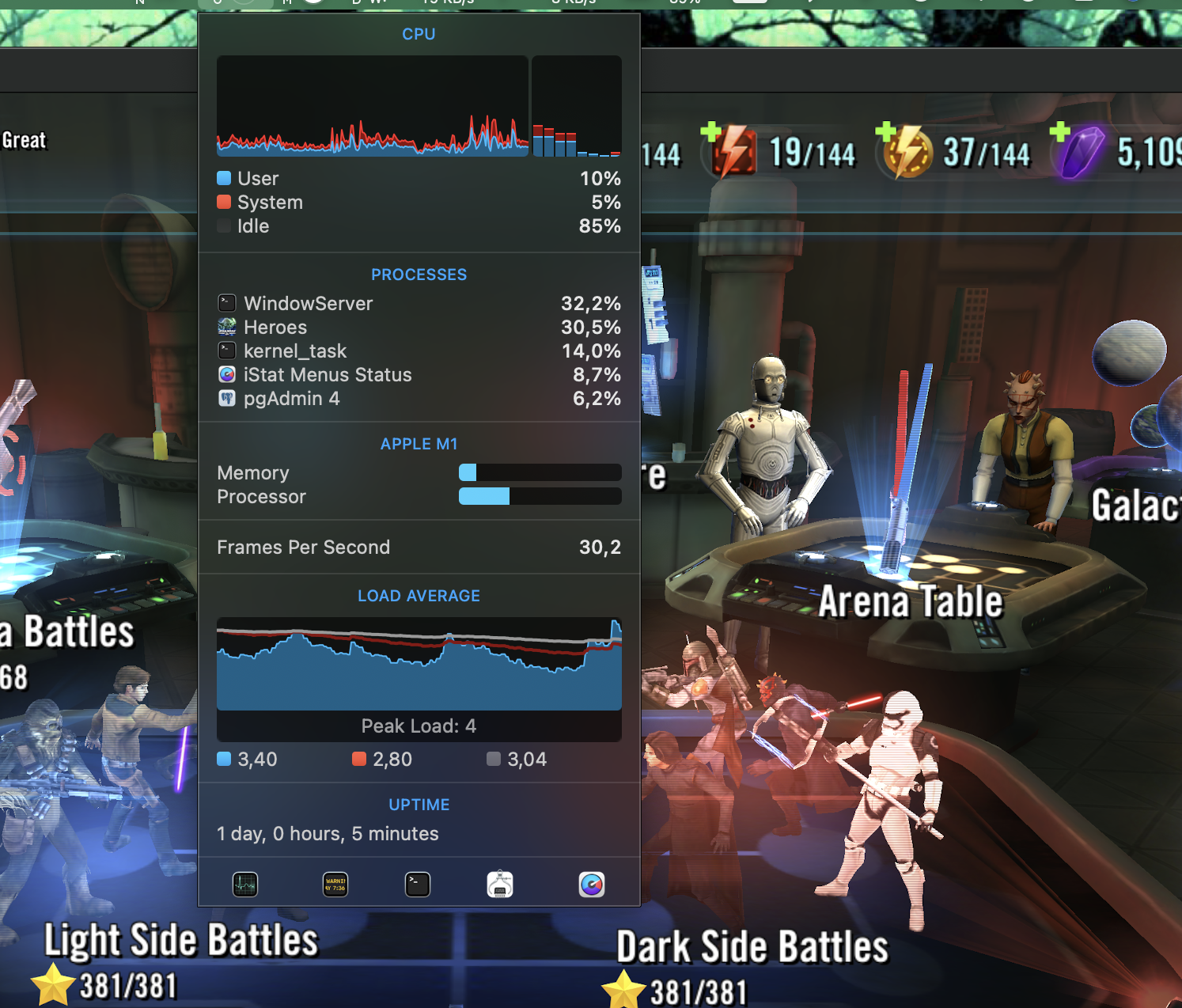The image size is (1182, 1008).
Task: Open the Arena Table in the cantina
Action: [x=910, y=601]
